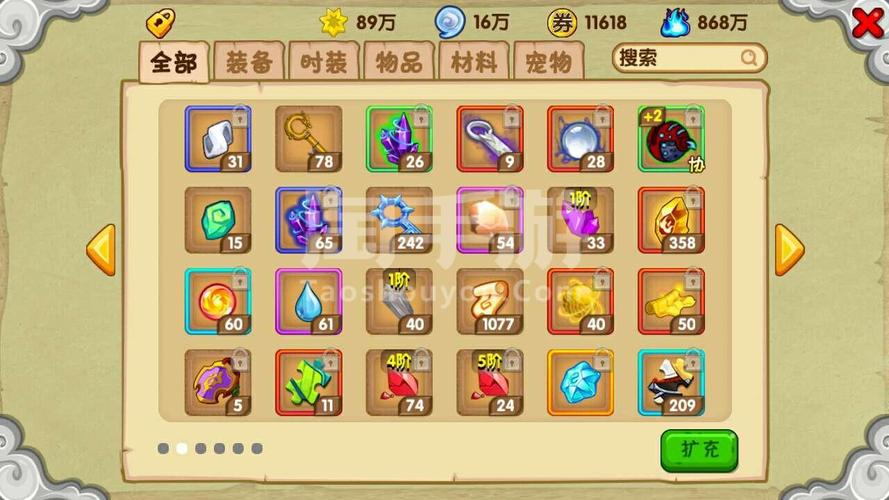
Task: Close the inventory with the red X
Action: [865, 23]
